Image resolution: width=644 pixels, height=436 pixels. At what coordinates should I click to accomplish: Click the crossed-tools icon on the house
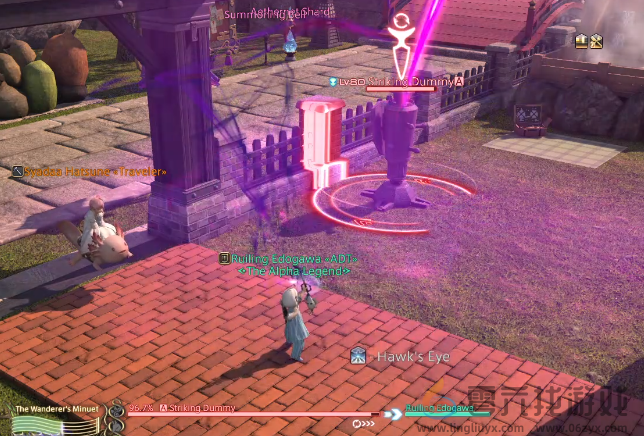(596, 41)
